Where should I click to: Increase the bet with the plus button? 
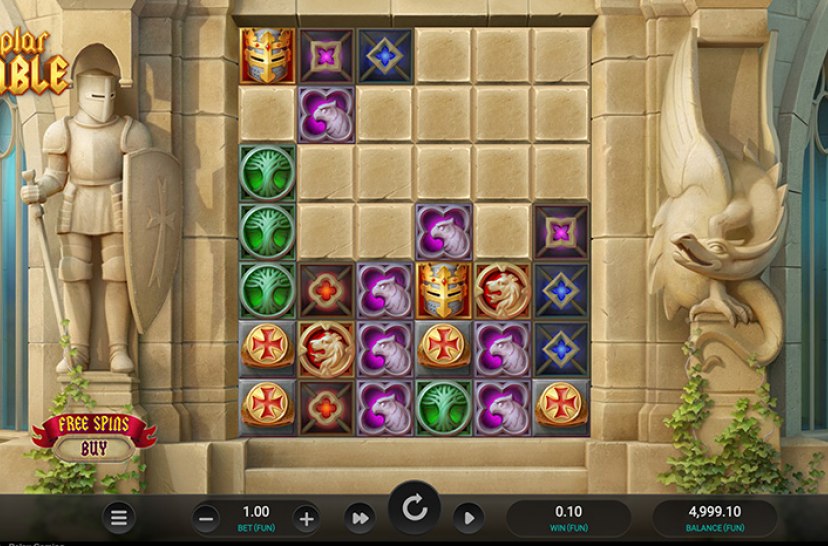[306, 518]
